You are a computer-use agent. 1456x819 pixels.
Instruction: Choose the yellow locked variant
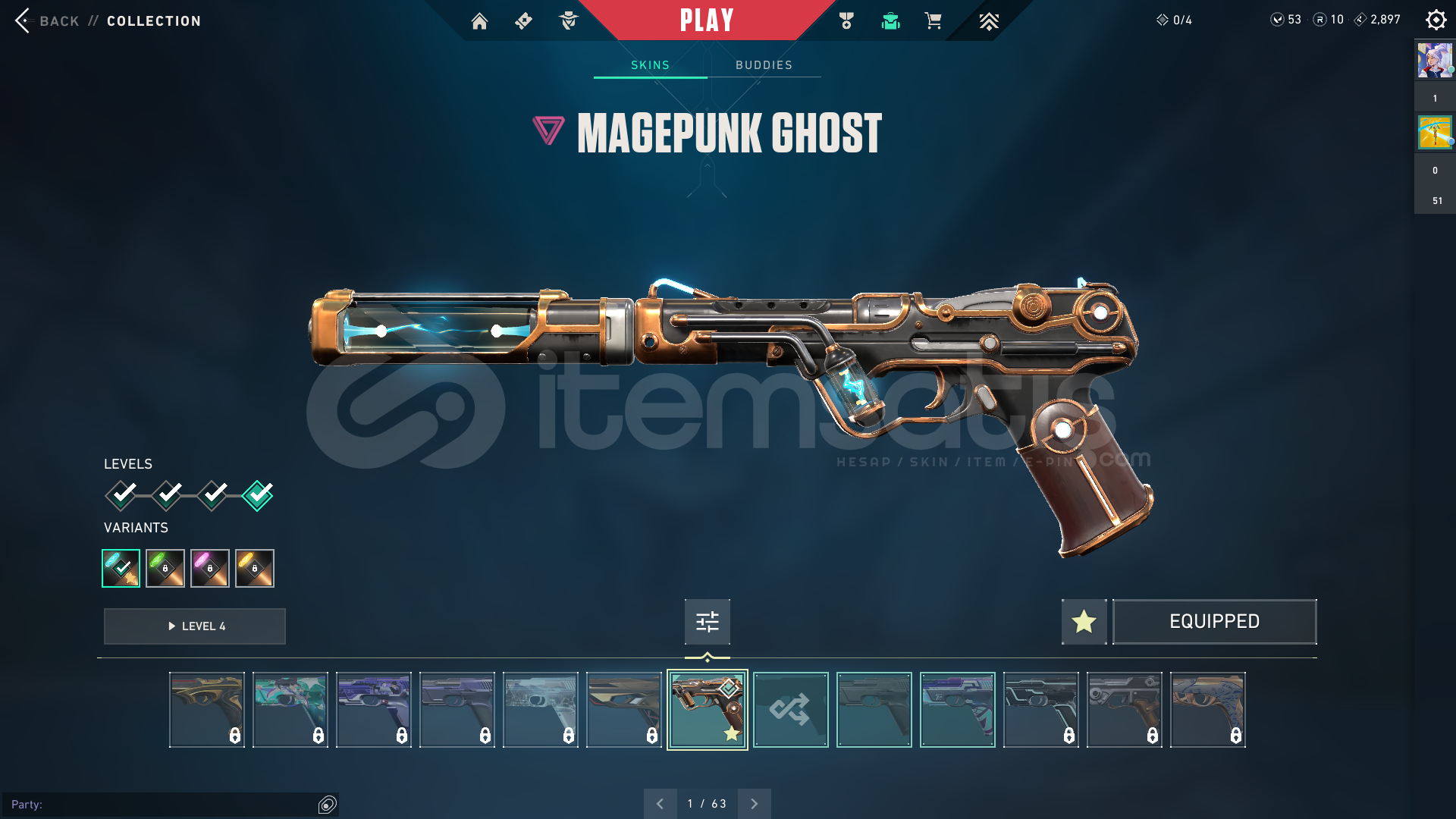tap(255, 568)
